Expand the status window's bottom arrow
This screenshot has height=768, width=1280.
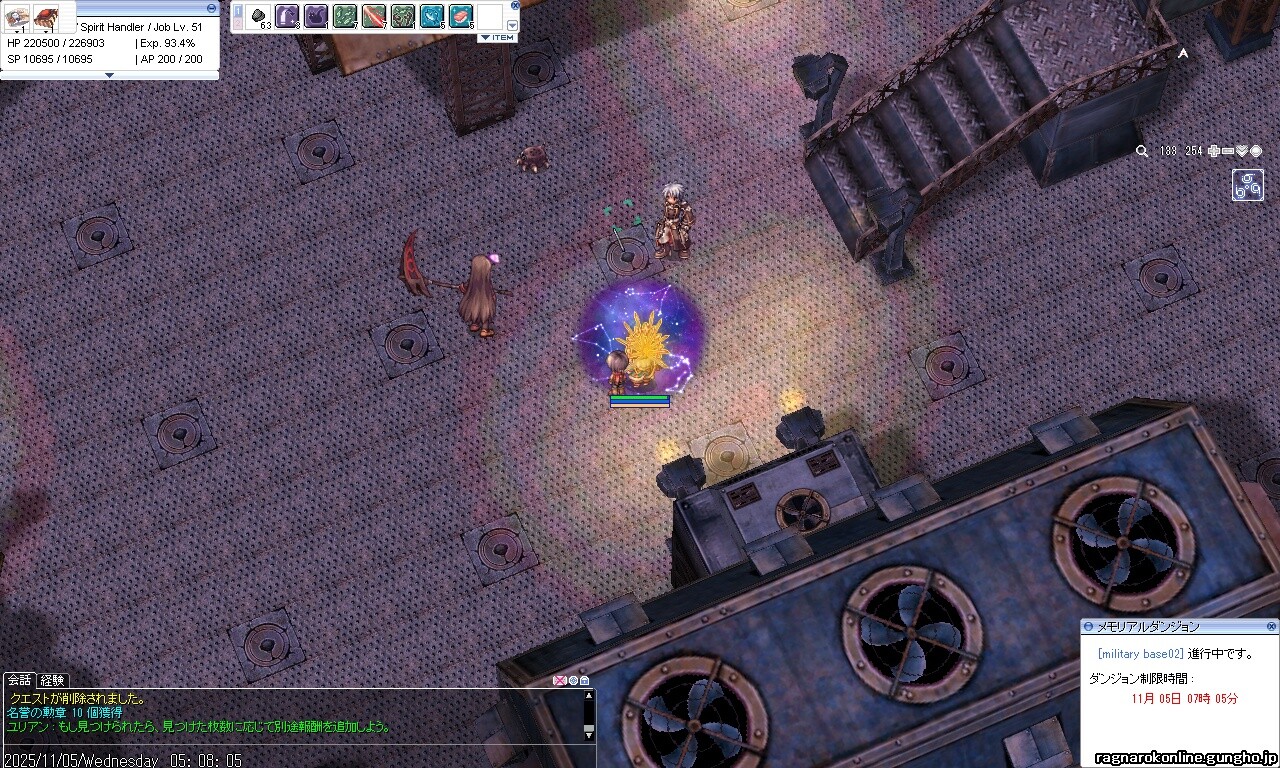(x=109, y=75)
